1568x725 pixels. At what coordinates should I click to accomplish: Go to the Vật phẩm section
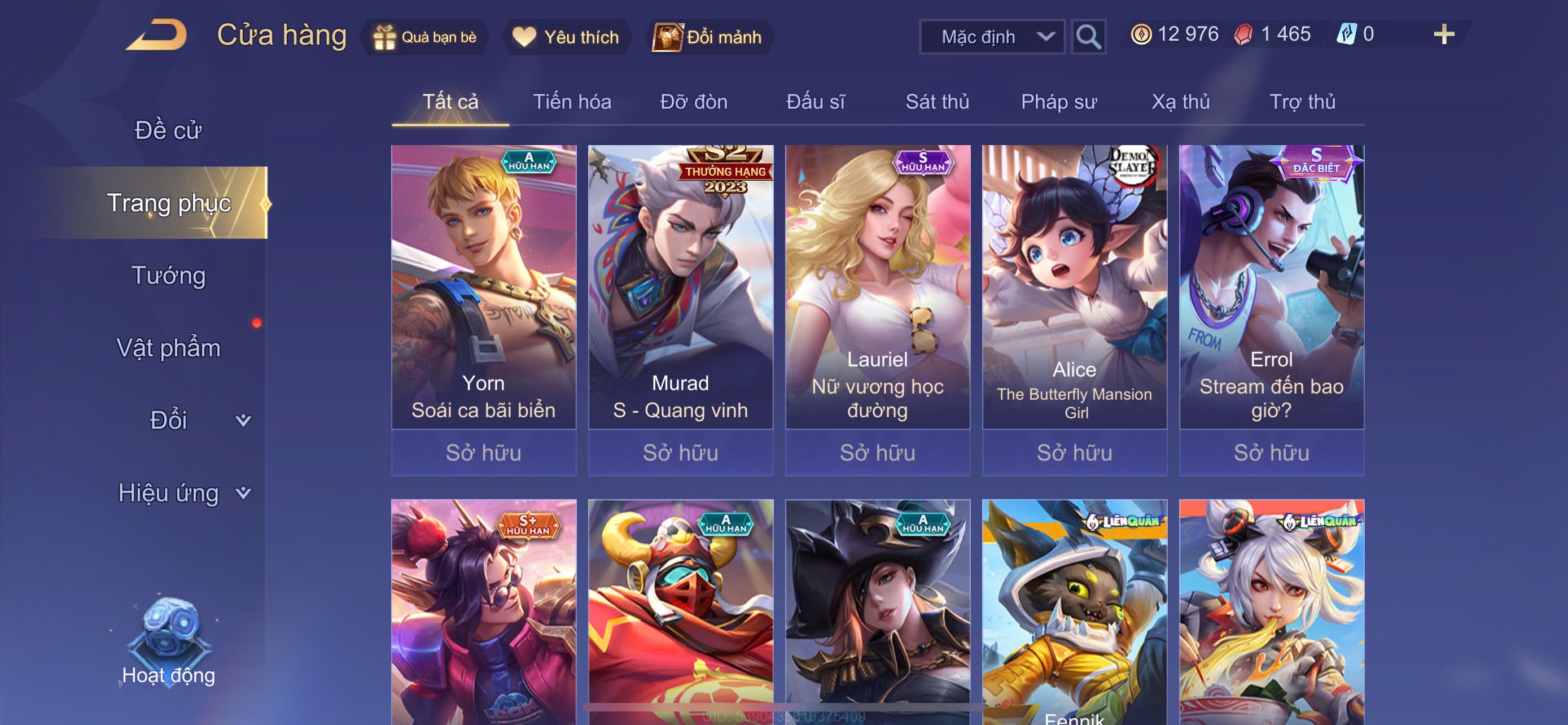169,348
